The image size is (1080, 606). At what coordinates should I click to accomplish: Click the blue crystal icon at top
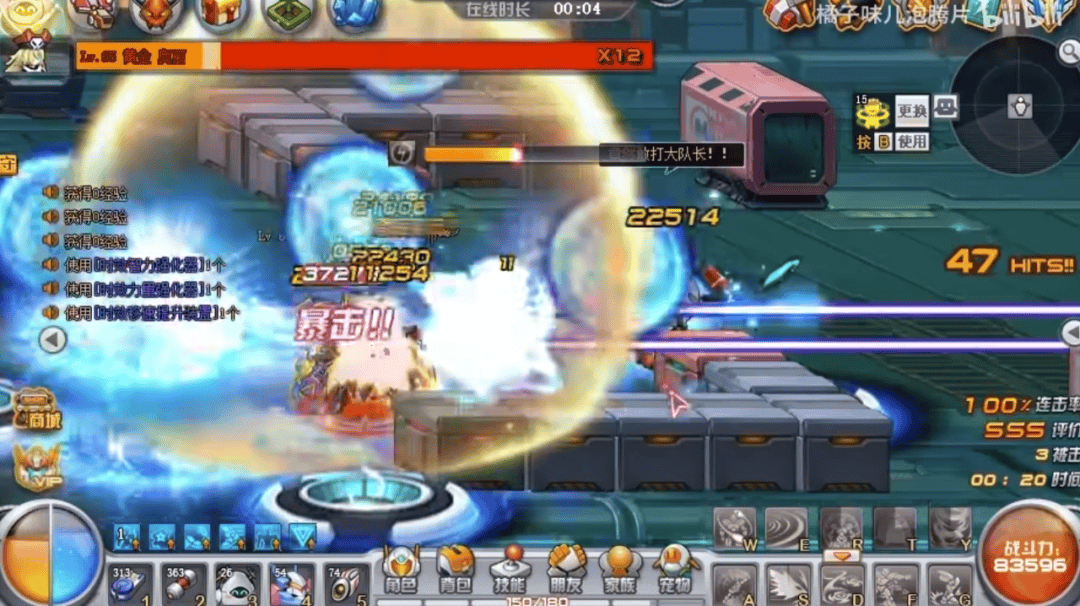pos(354,13)
